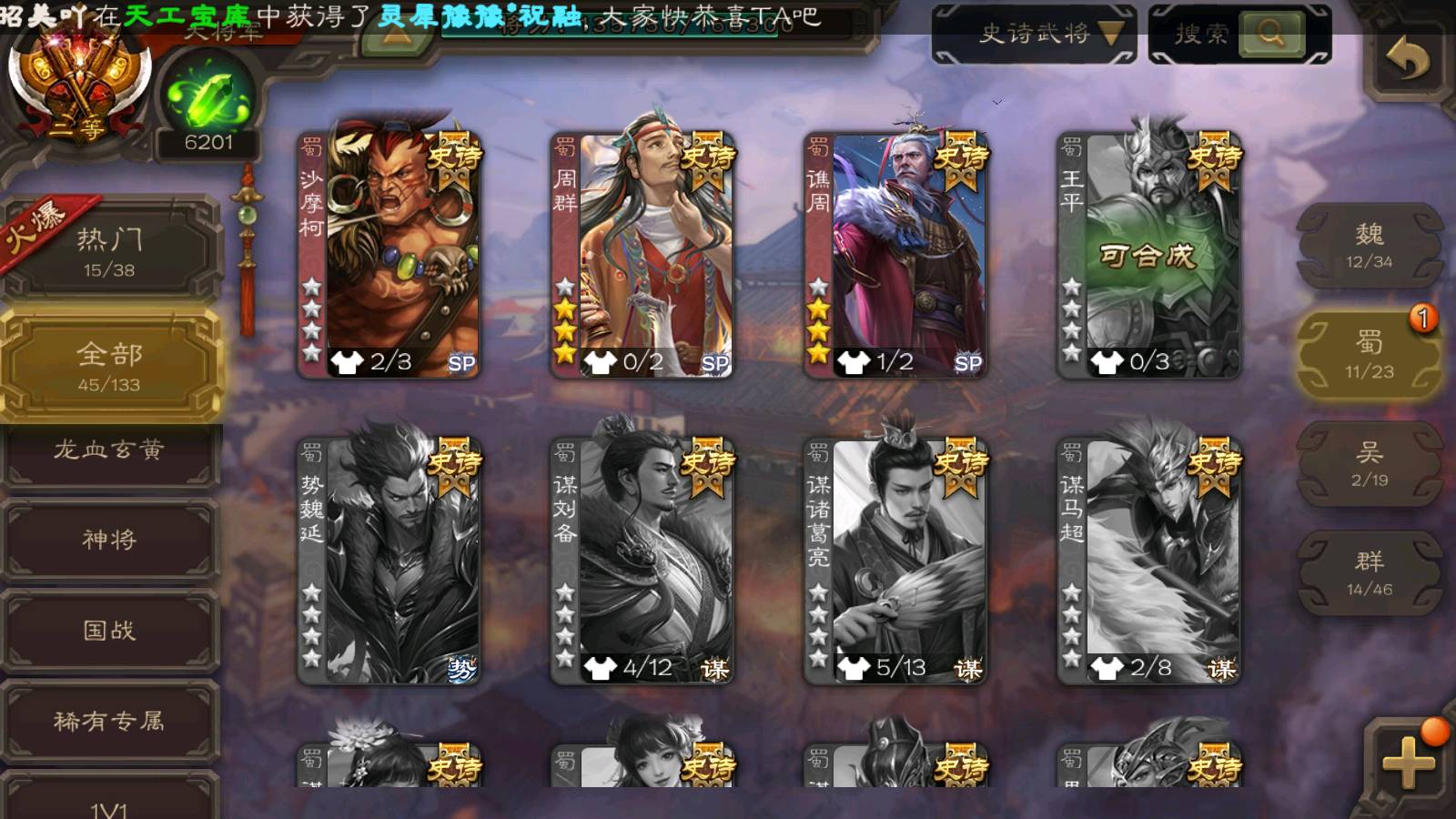Select the 沙摩柯 hero card
This screenshot has width=1456, height=819.
pos(389,255)
